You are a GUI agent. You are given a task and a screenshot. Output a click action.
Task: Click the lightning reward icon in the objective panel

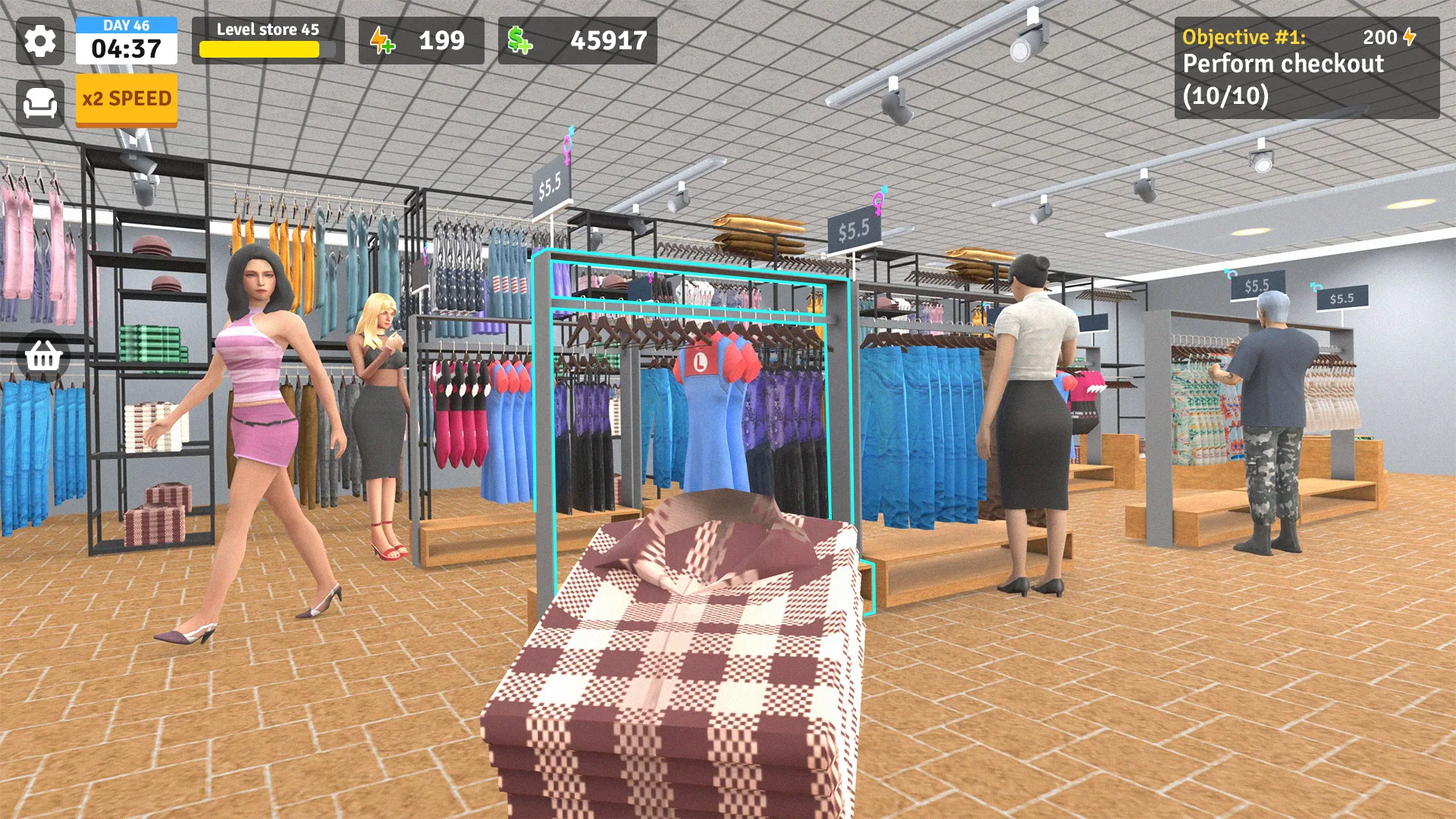(1409, 36)
